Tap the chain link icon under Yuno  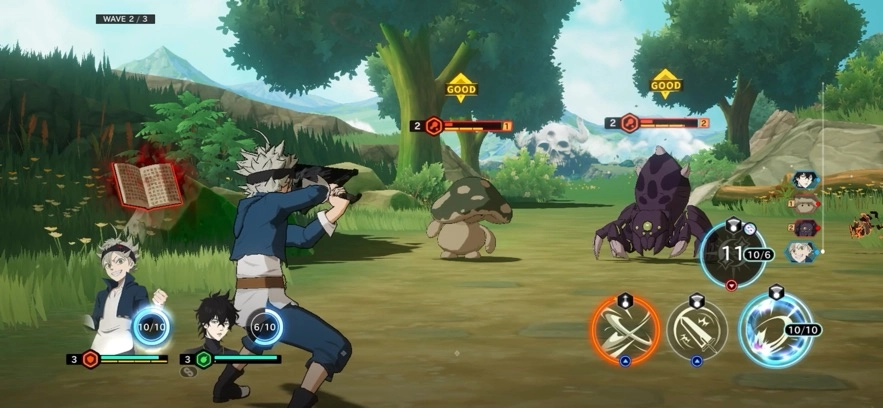click(x=187, y=372)
